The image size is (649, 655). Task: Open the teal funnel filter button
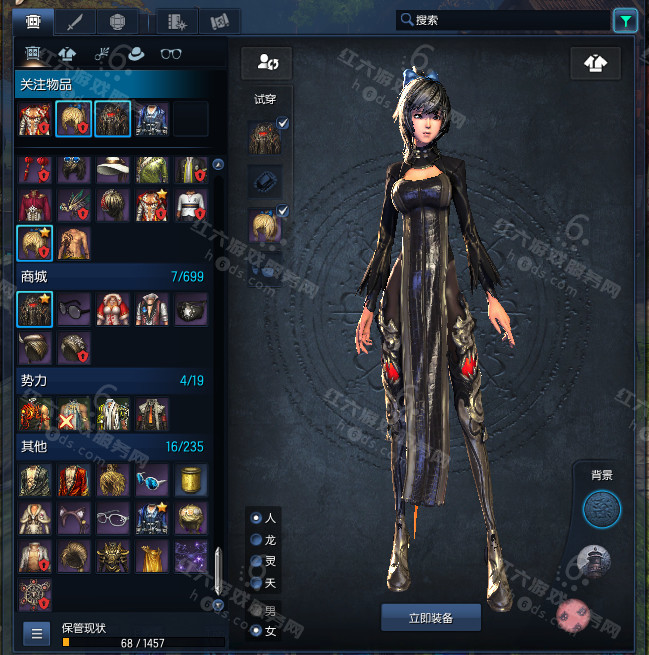625,19
